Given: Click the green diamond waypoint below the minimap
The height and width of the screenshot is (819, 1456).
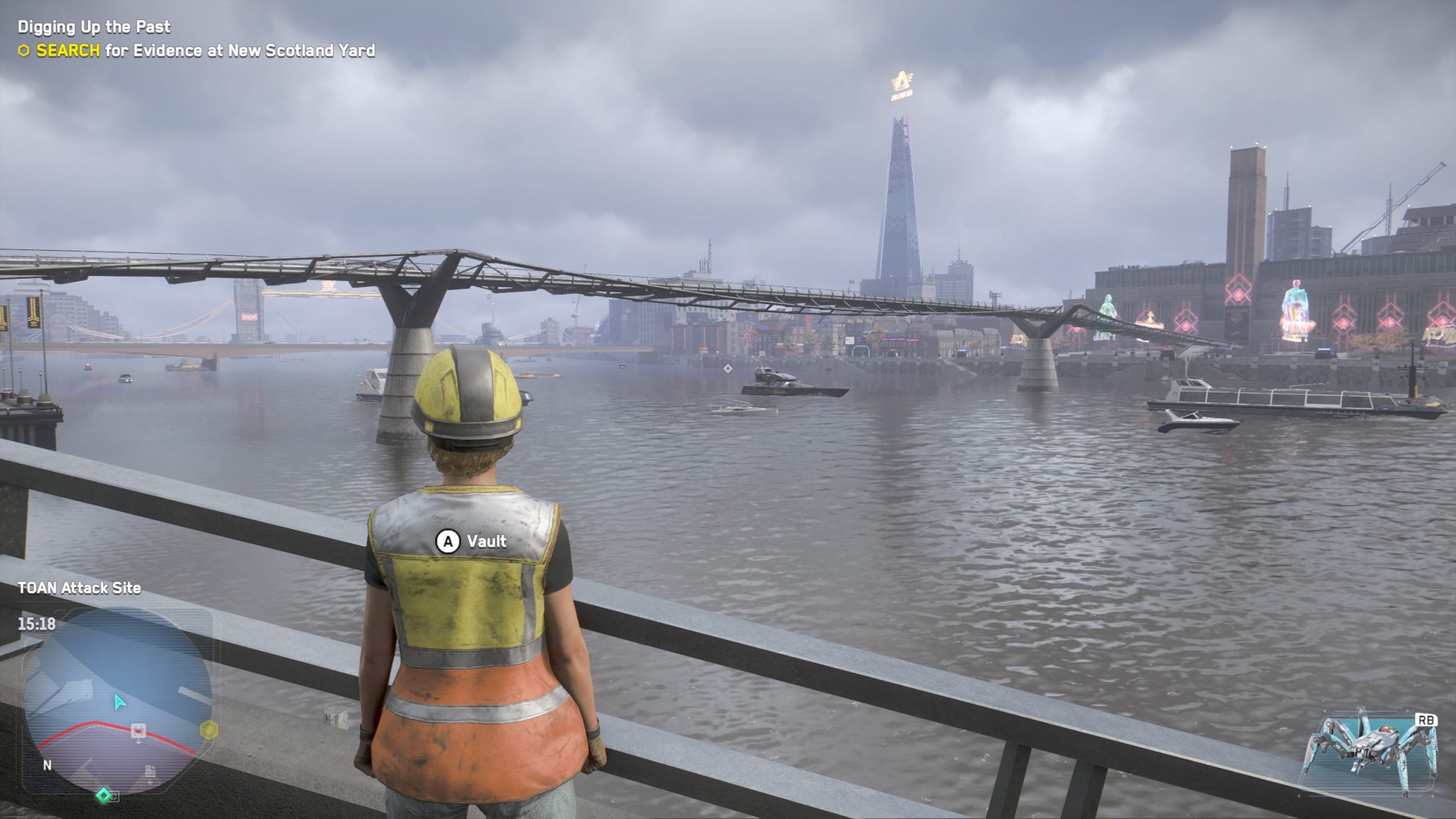Looking at the screenshot, I should [103, 796].
